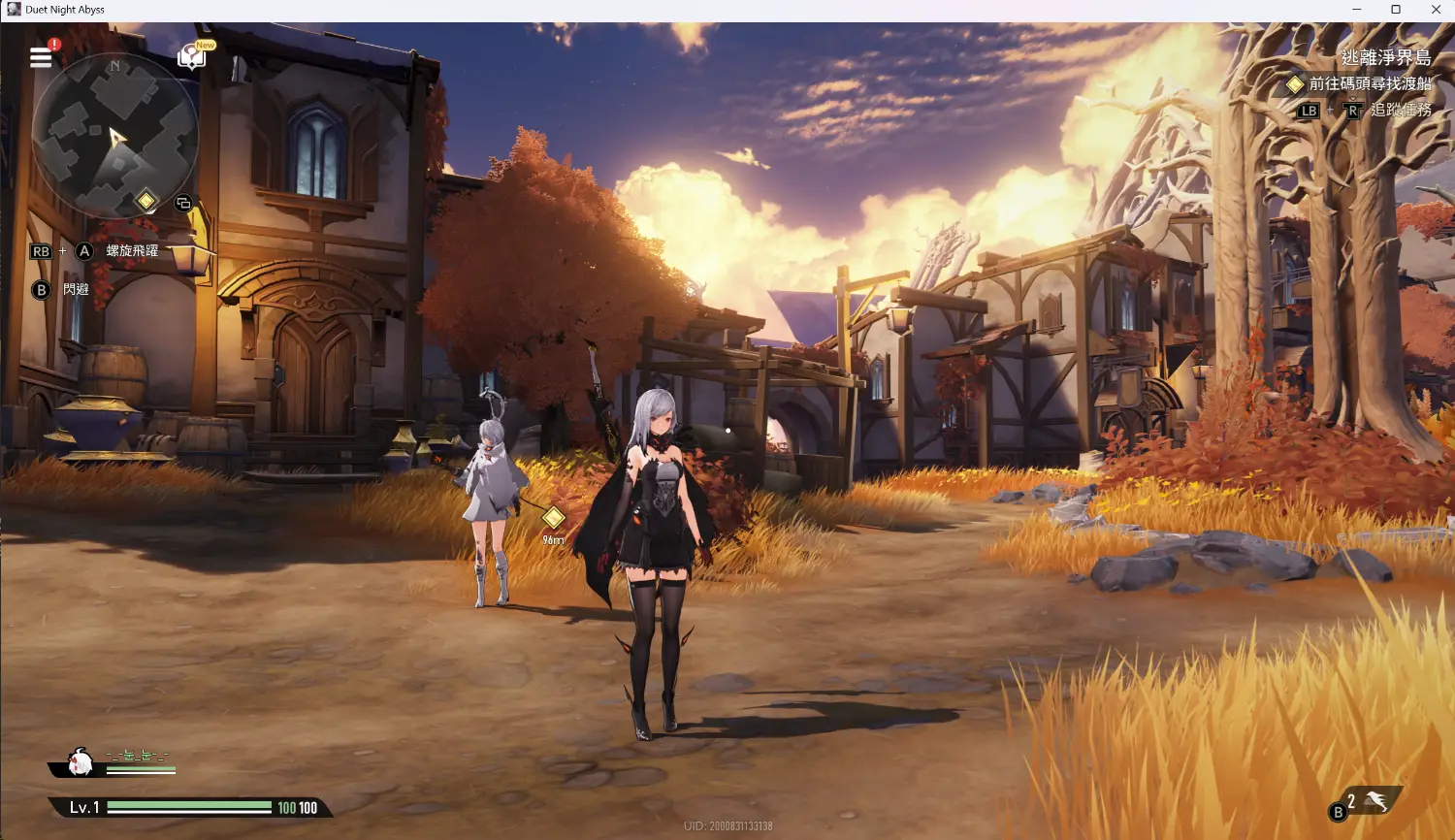Expand the circular minimap
The width and height of the screenshot is (1455, 840).
point(114,134)
